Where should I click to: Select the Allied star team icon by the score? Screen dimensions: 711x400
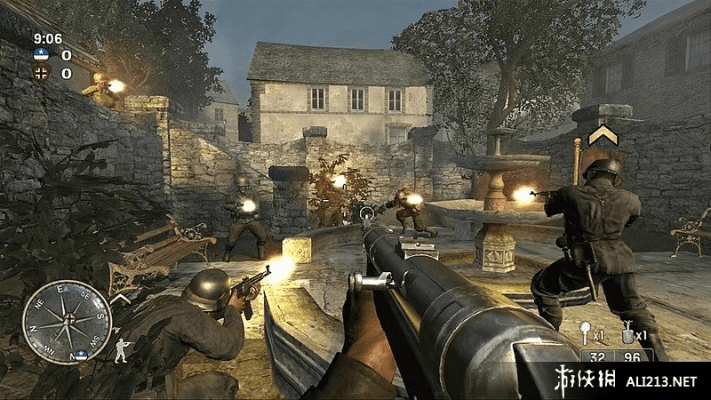(x=40, y=56)
